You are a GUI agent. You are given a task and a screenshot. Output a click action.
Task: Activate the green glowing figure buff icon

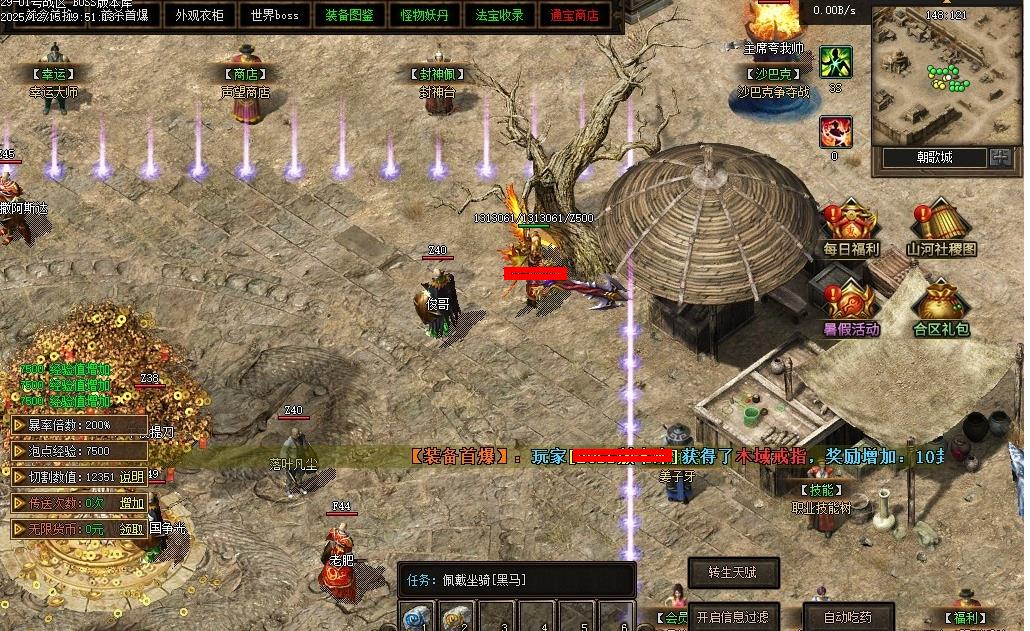click(835, 62)
